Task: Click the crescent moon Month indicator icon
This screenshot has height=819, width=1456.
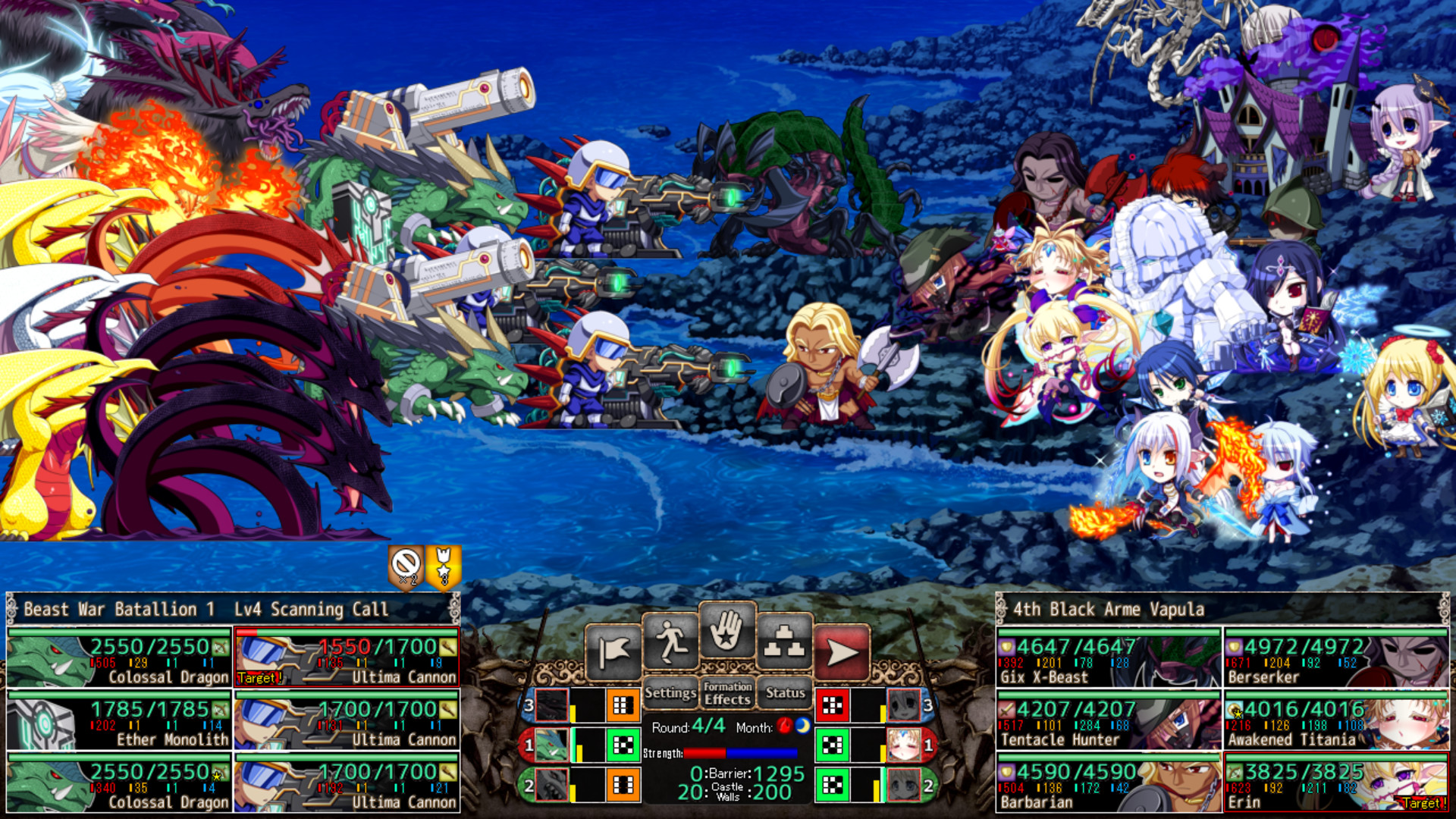Action: pyautogui.click(x=803, y=726)
